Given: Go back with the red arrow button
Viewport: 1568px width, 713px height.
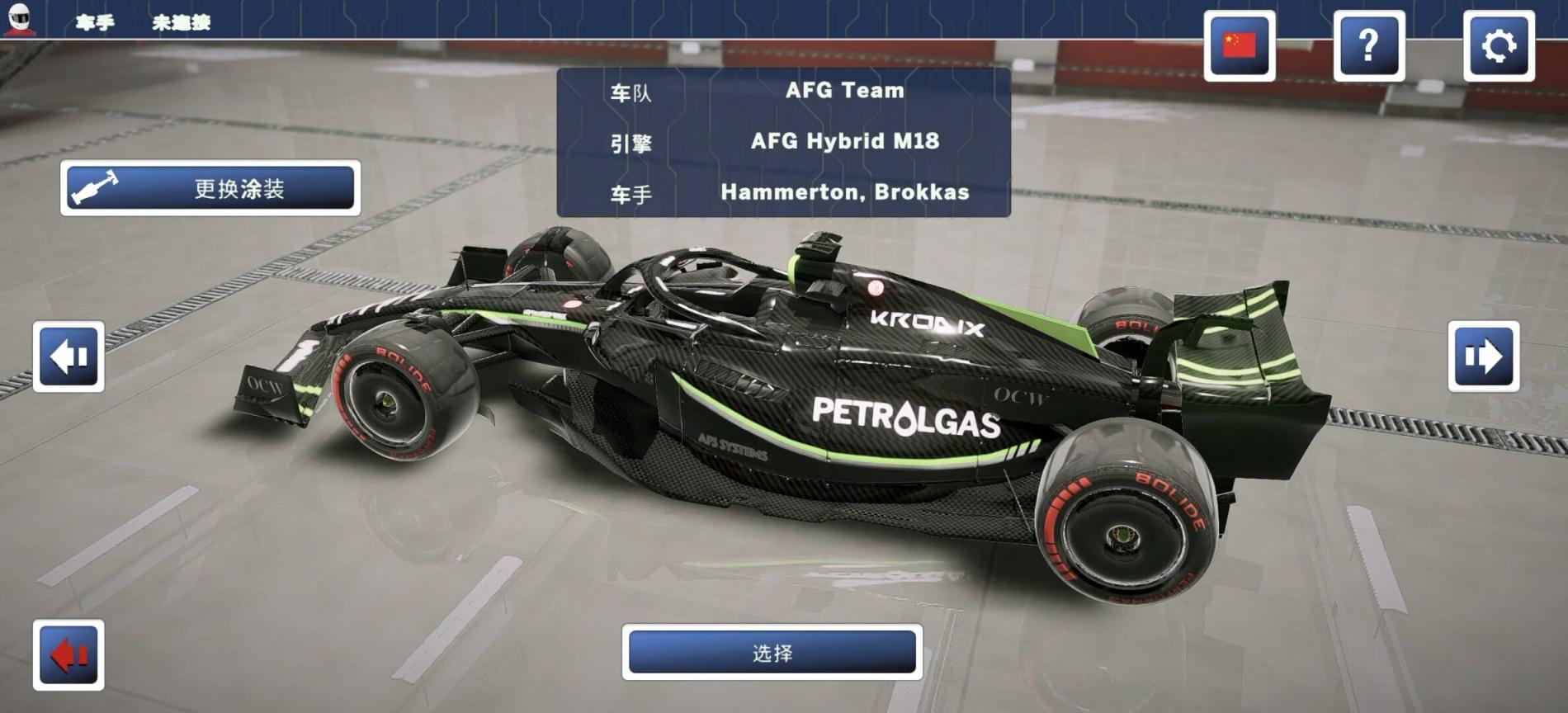Looking at the screenshot, I should (68, 655).
